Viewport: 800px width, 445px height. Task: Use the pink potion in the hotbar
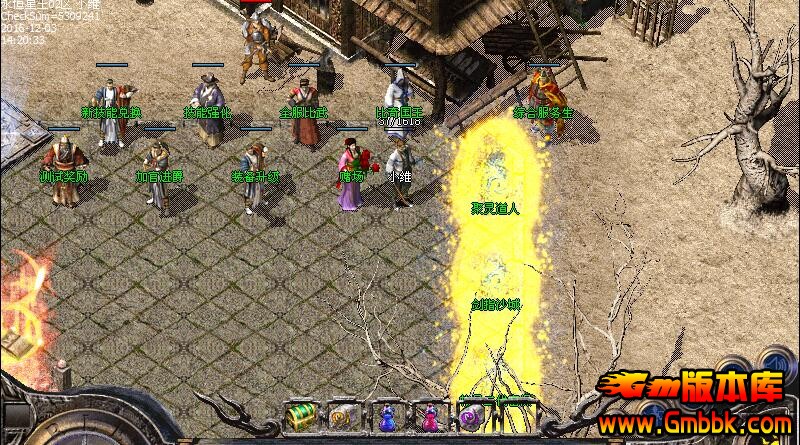429,414
